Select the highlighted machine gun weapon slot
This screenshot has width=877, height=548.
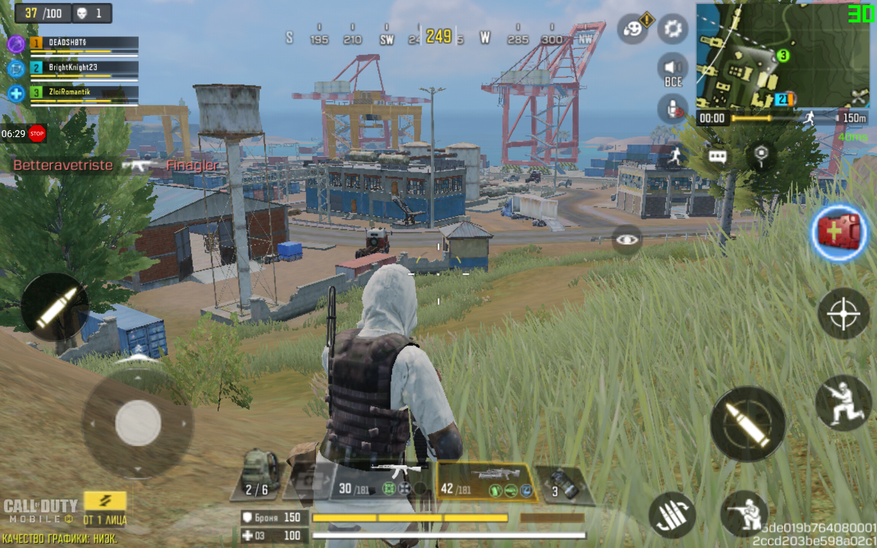(485, 481)
